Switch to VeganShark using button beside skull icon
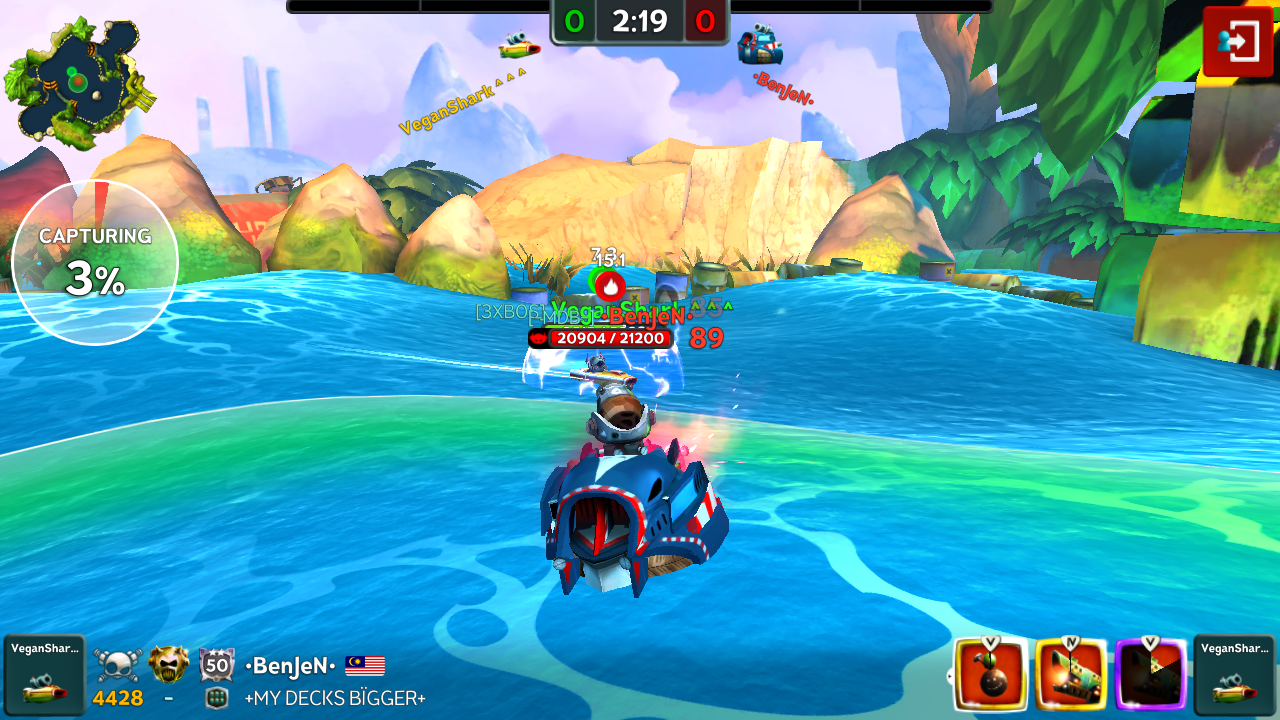The width and height of the screenshot is (1280, 720). tap(44, 675)
